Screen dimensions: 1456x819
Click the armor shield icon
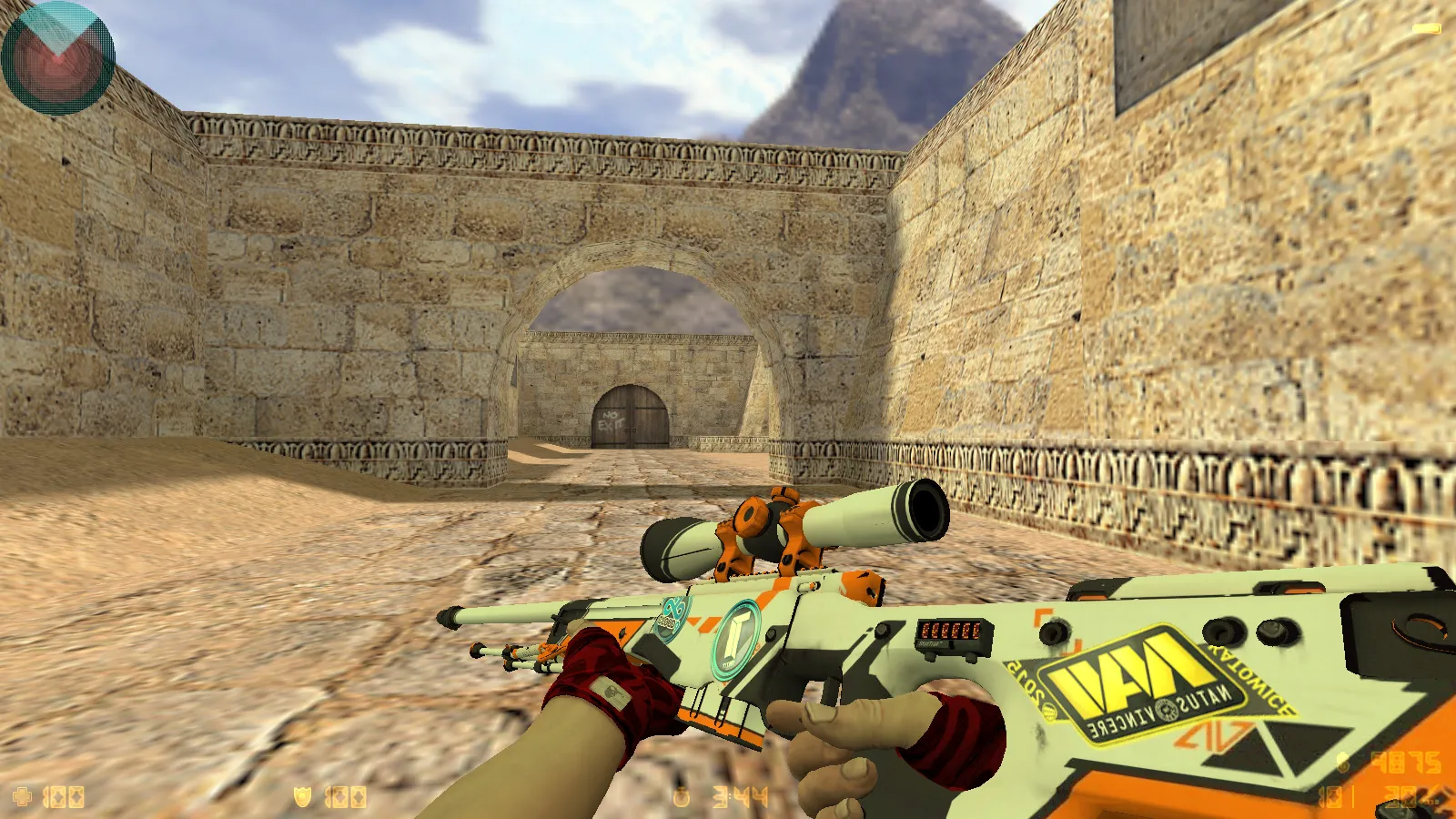coord(302,796)
